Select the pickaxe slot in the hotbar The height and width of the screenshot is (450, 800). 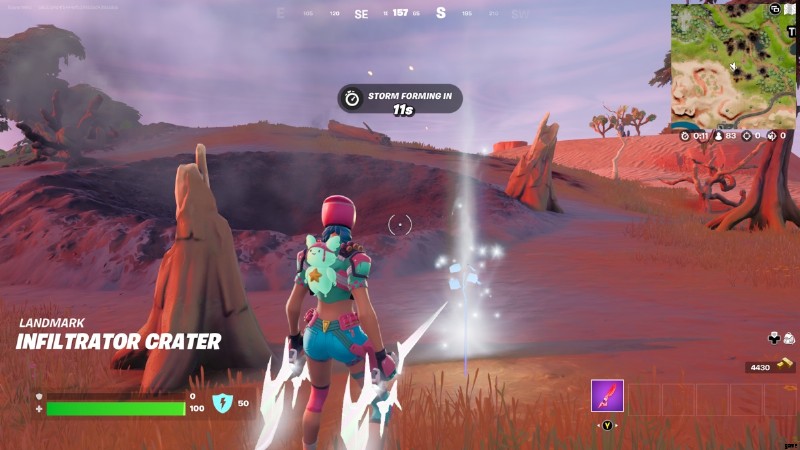(607, 396)
